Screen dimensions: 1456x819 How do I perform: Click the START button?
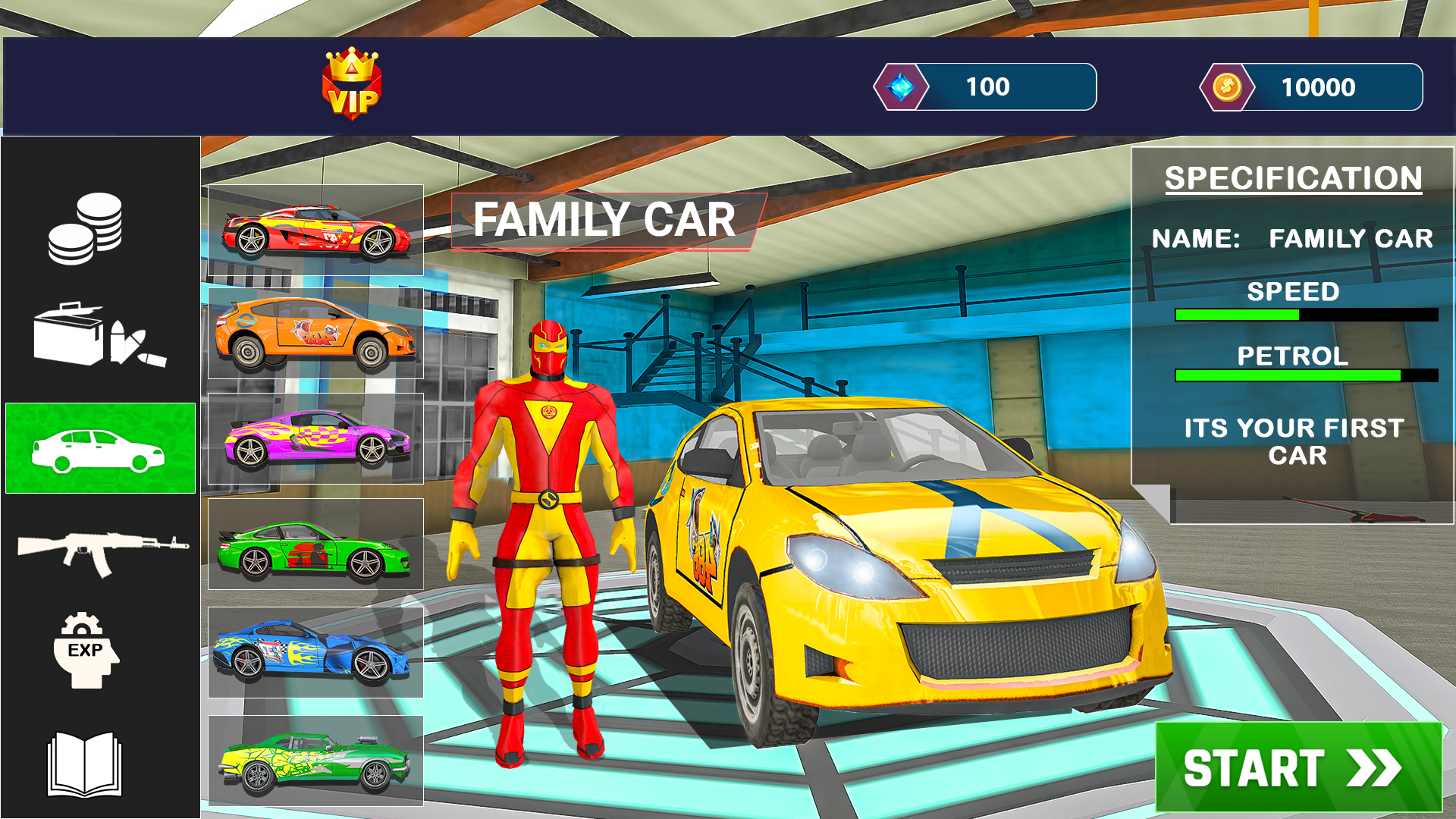point(1298,767)
